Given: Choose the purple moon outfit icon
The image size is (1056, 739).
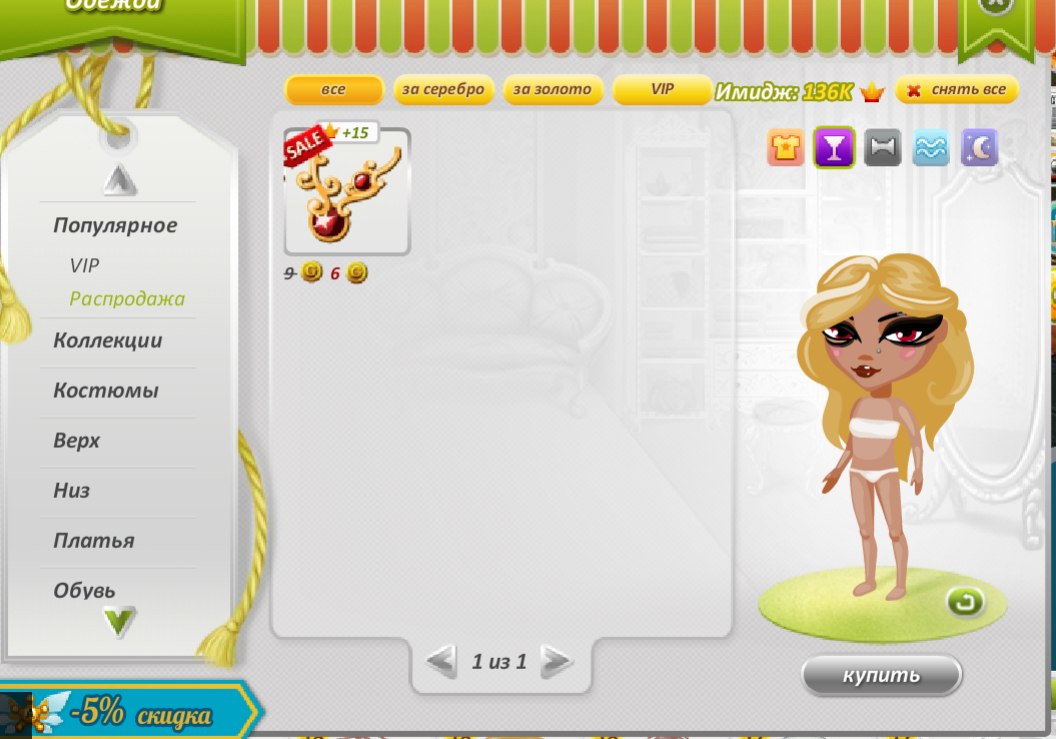Looking at the screenshot, I should point(979,149).
